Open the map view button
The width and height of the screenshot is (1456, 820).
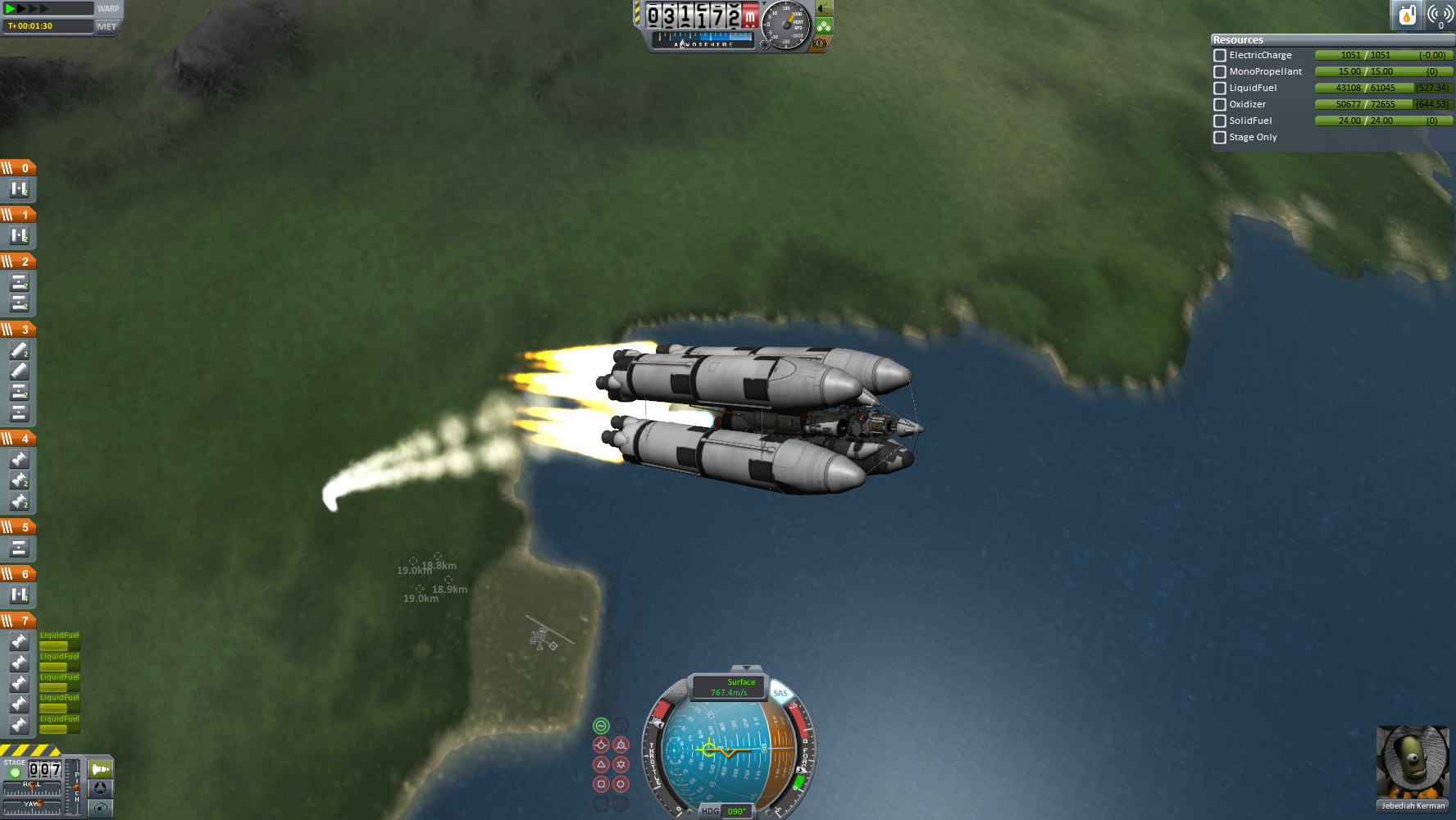tap(101, 809)
